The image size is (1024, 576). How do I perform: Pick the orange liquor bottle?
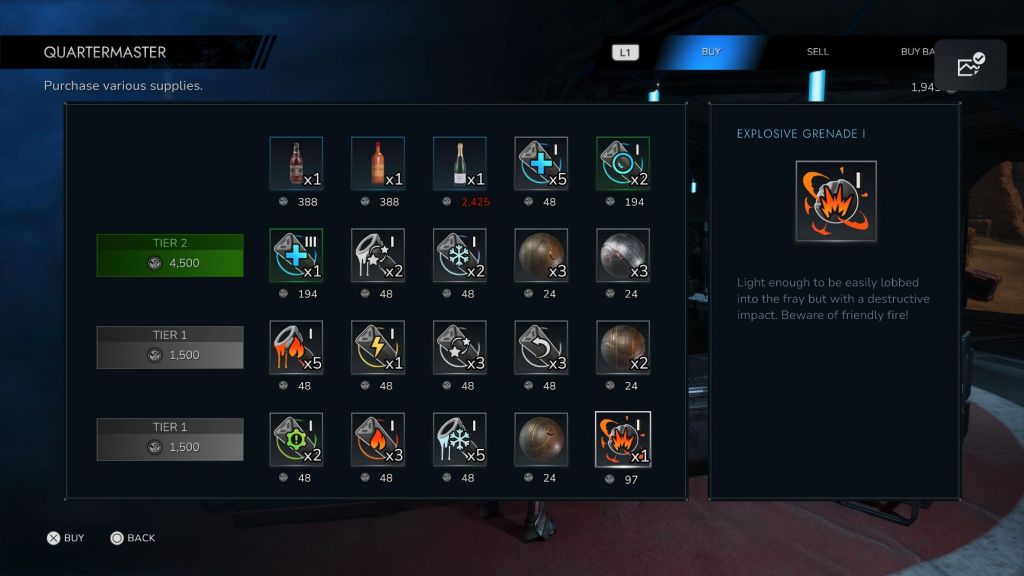click(378, 164)
